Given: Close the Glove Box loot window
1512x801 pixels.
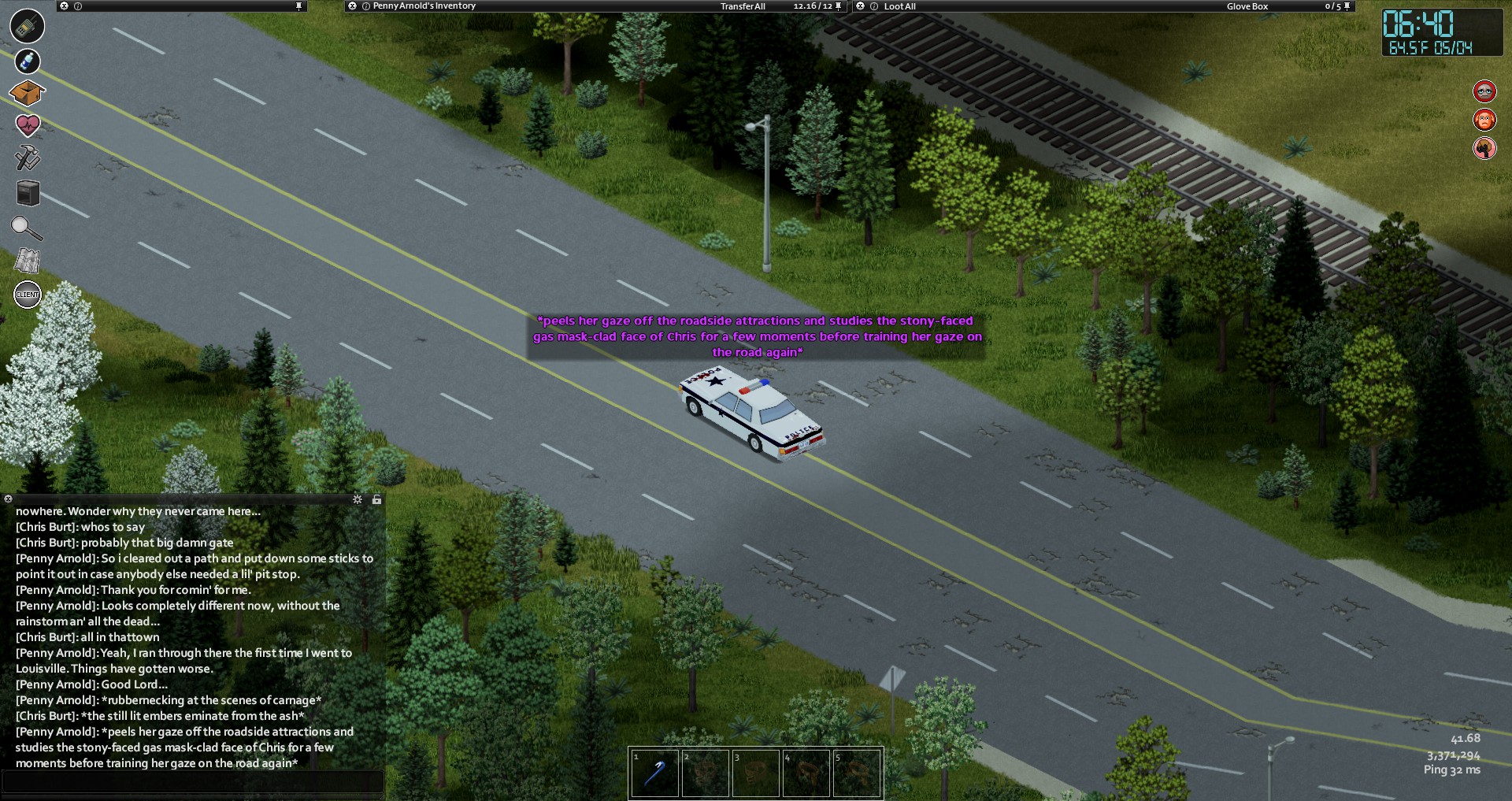Looking at the screenshot, I should pyautogui.click(x=861, y=6).
